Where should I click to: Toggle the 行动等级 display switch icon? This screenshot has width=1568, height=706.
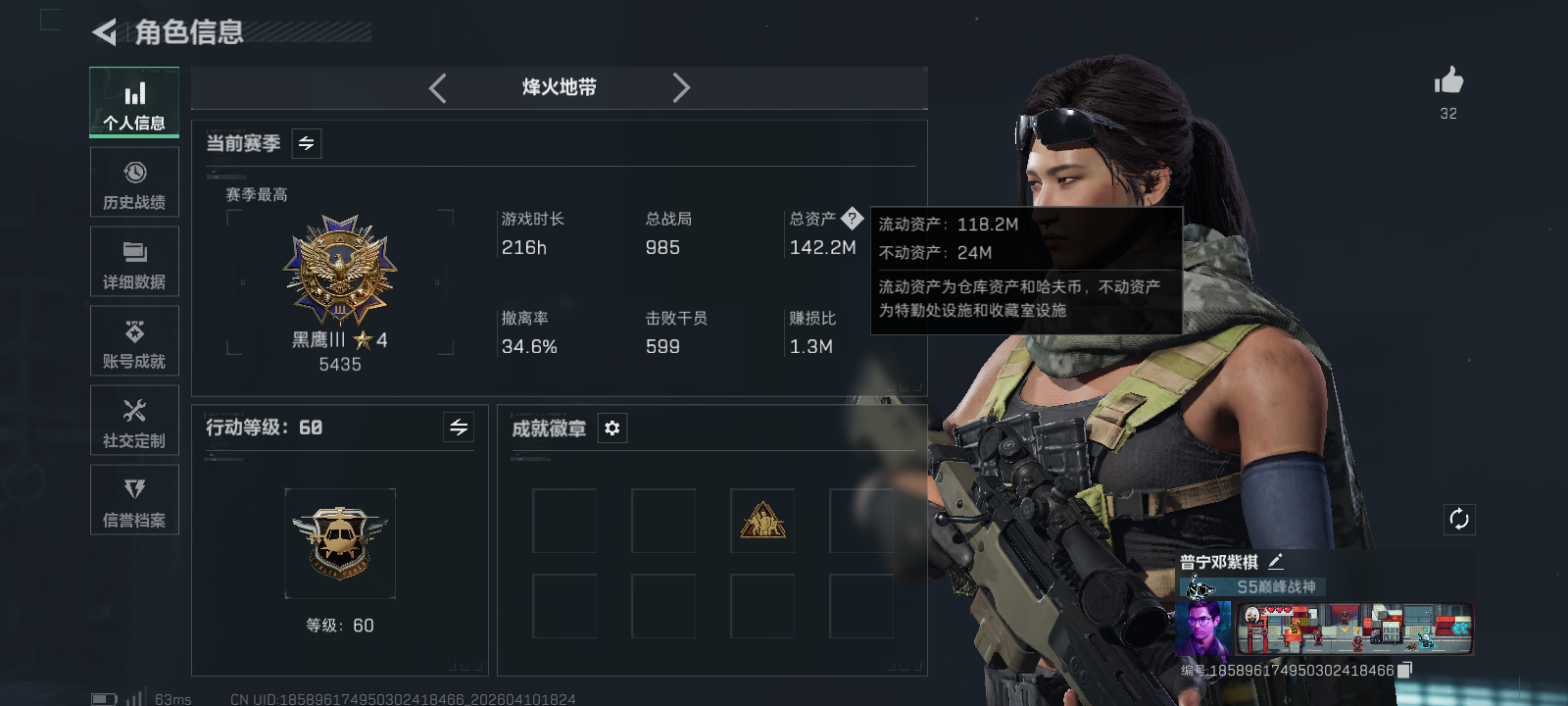pos(459,428)
